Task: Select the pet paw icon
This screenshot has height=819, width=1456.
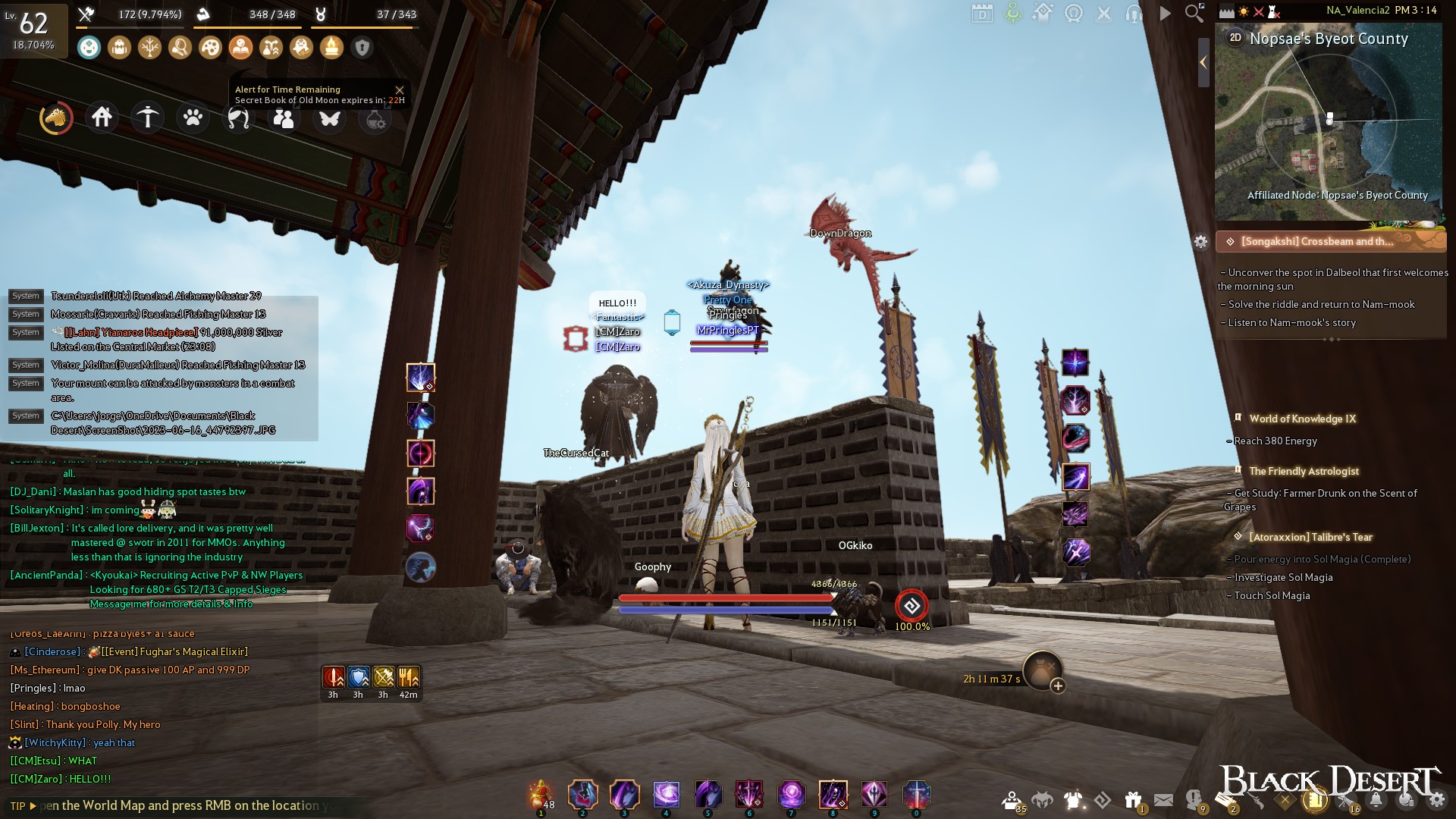Action: (193, 118)
